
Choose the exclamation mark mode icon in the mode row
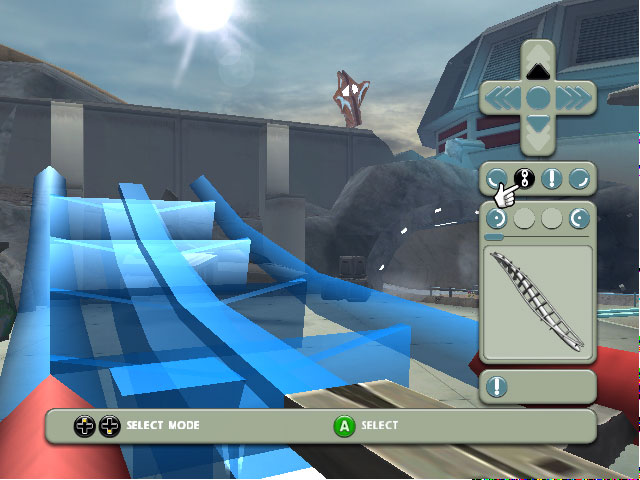click(x=551, y=179)
